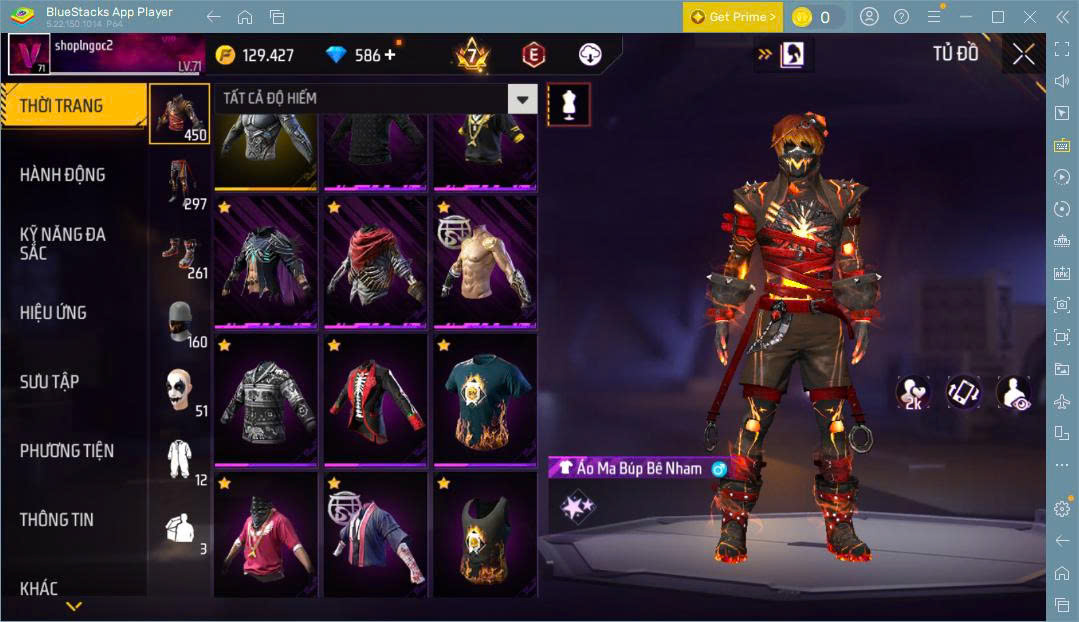The height and width of the screenshot is (622, 1079).
Task: Select the pink shirt with black bandana
Action: 265,535
